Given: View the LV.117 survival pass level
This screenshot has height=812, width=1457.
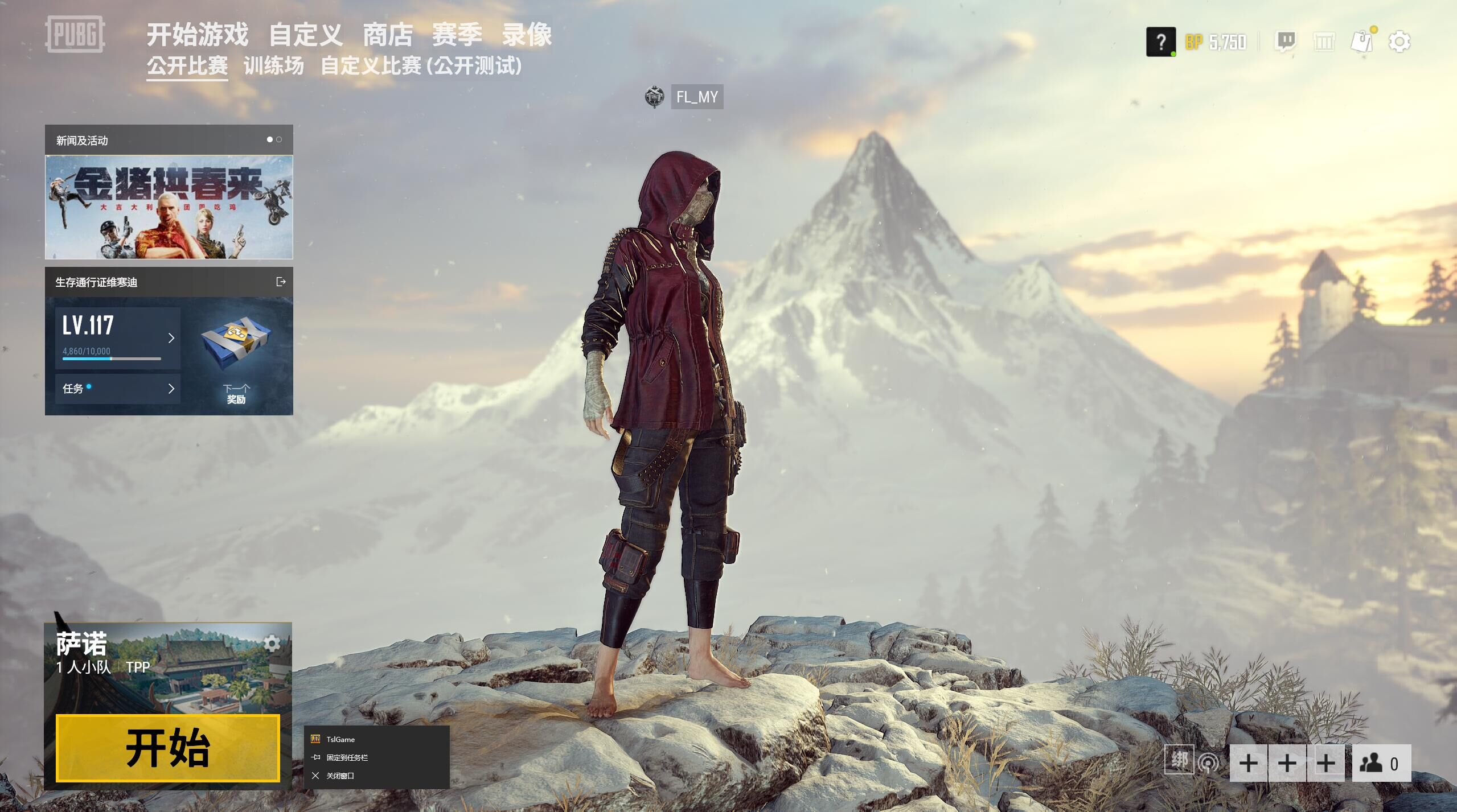Looking at the screenshot, I should point(118,338).
